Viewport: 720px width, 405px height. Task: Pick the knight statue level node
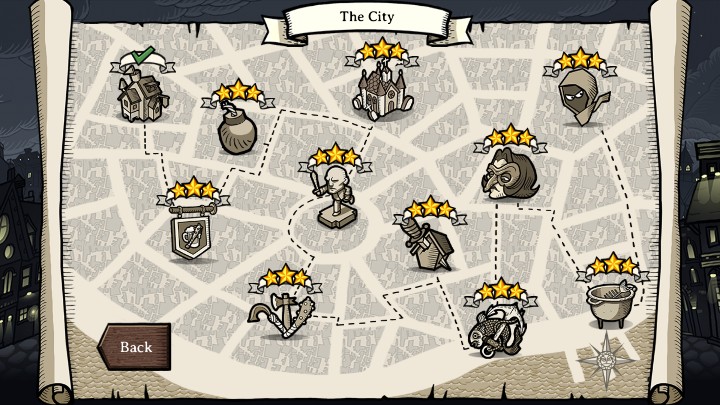pos(336,196)
